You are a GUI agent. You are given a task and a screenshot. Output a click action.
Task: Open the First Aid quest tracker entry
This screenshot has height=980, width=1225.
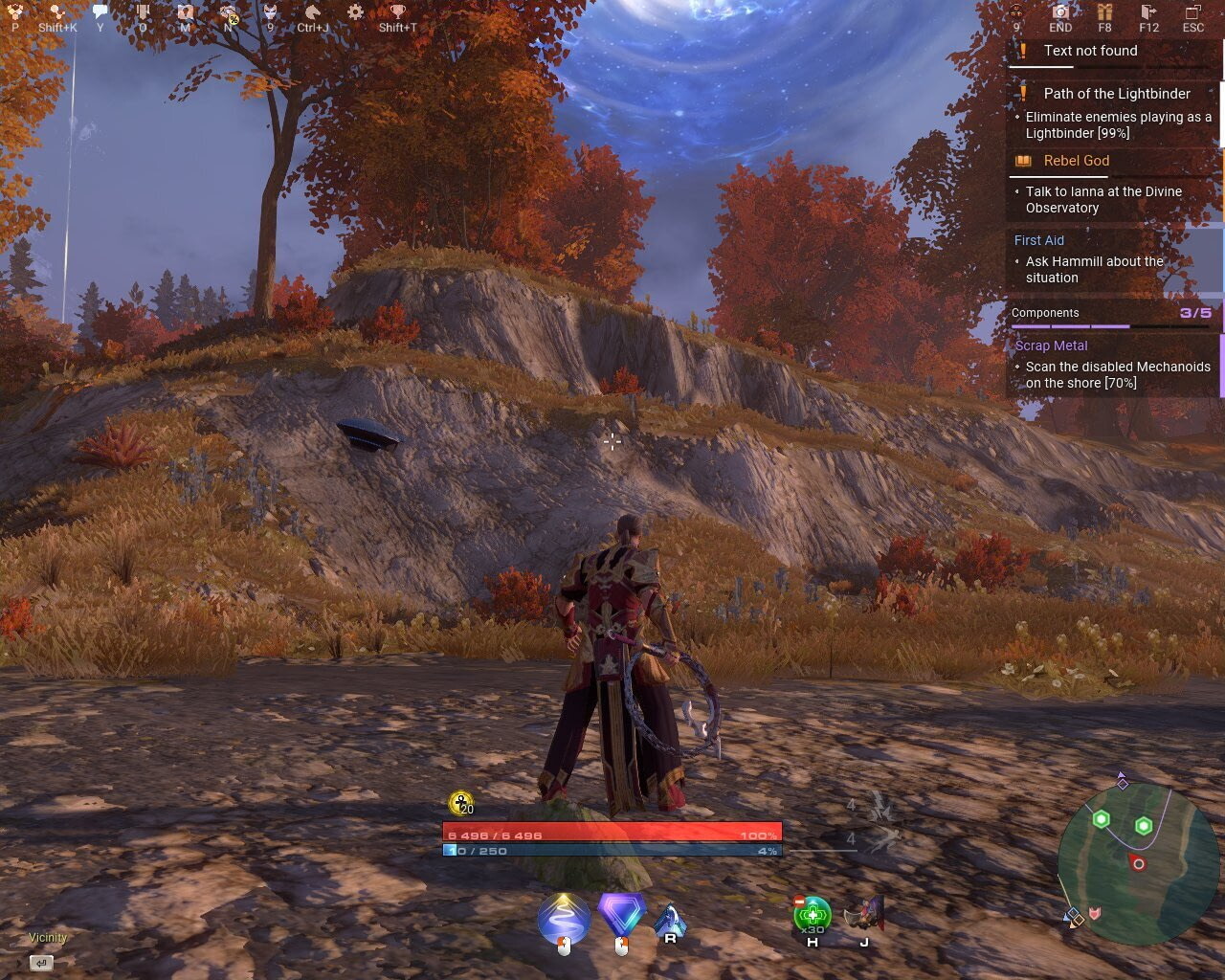[x=1039, y=240]
